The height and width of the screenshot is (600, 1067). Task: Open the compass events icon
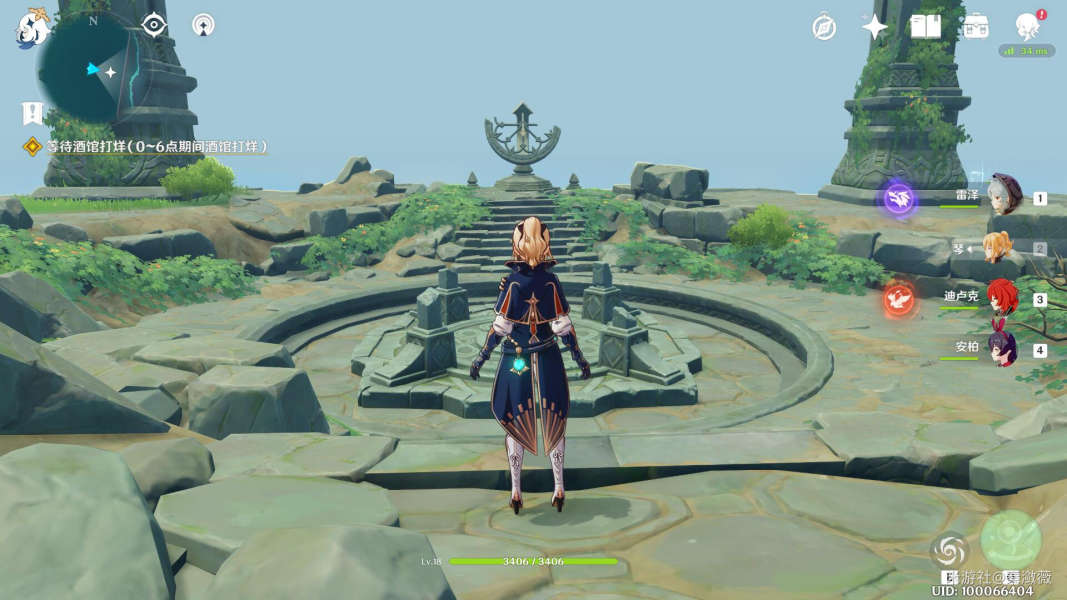[x=824, y=27]
